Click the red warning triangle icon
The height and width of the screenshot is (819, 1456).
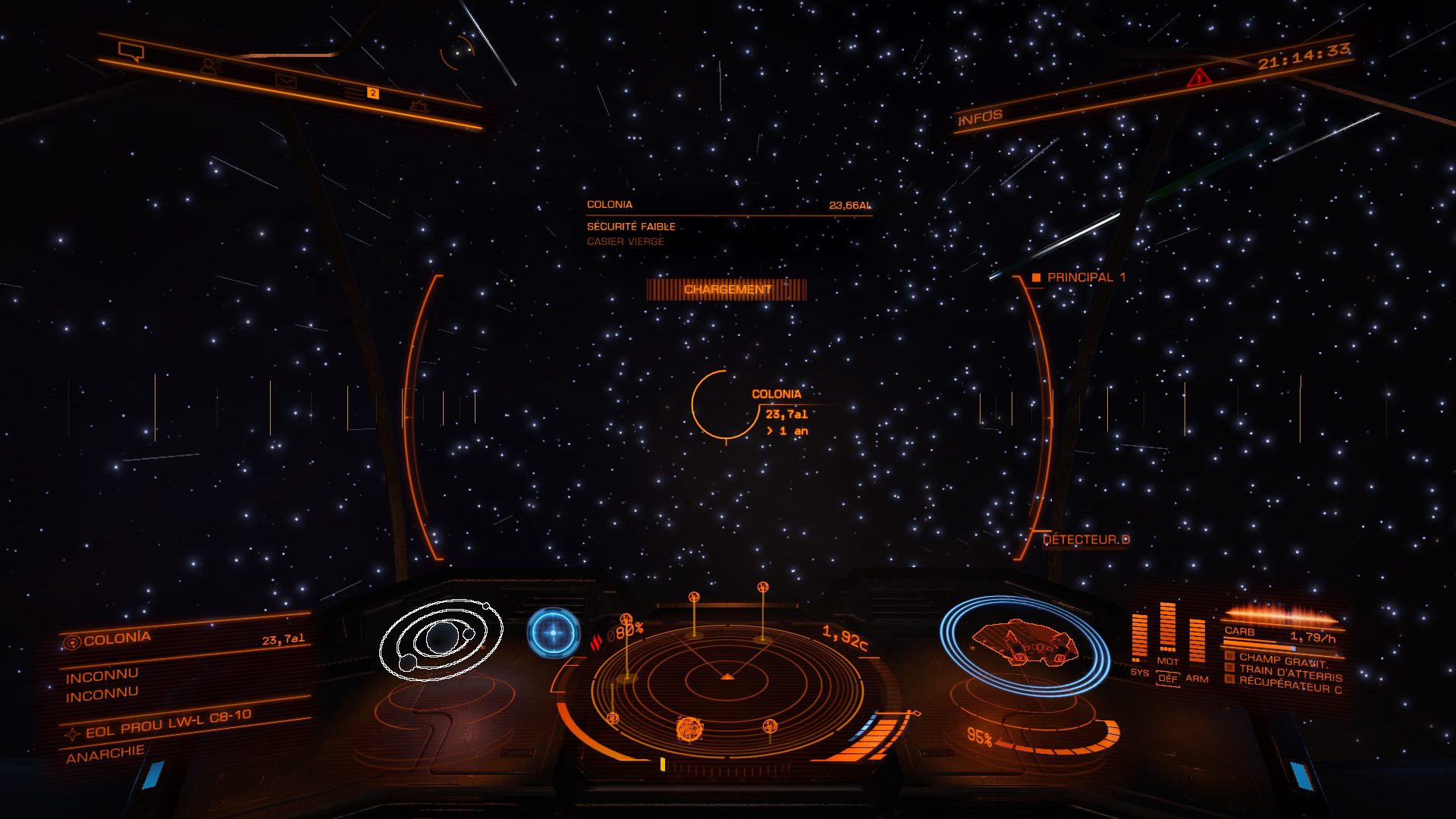point(1198,77)
